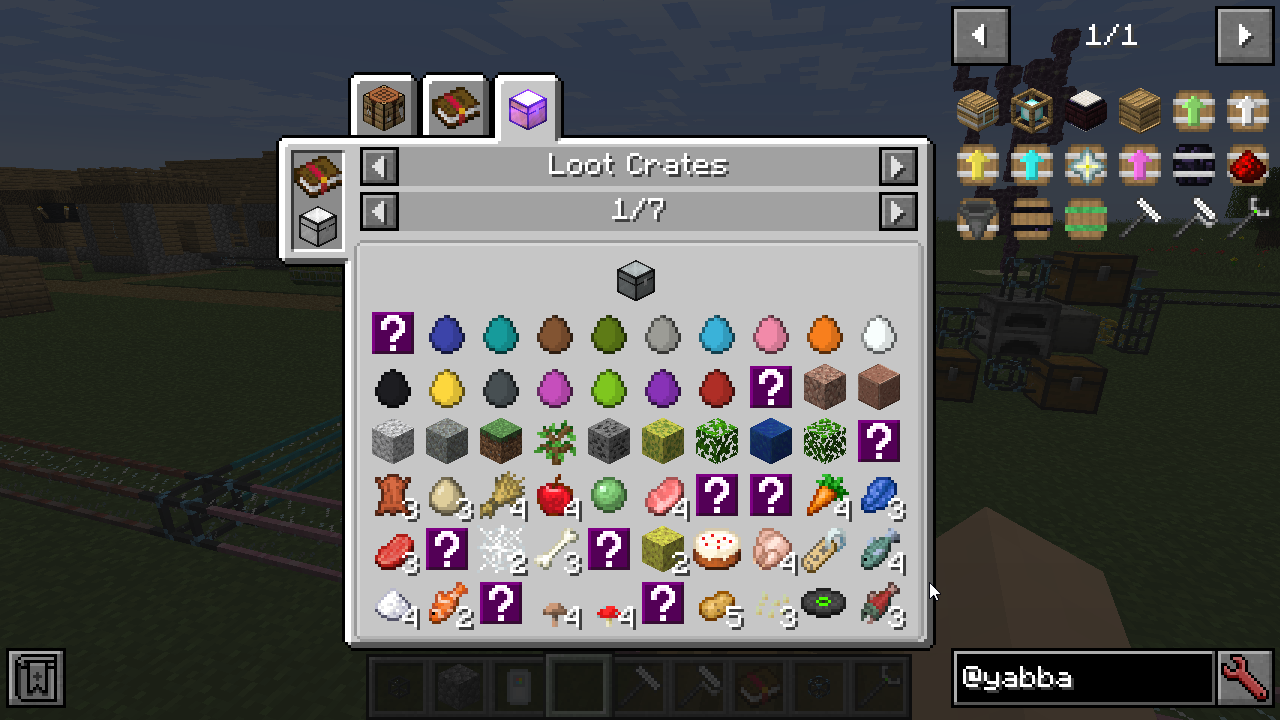The width and height of the screenshot is (1280, 720).
Task: Select the cake item in loot list
Action: point(716,549)
